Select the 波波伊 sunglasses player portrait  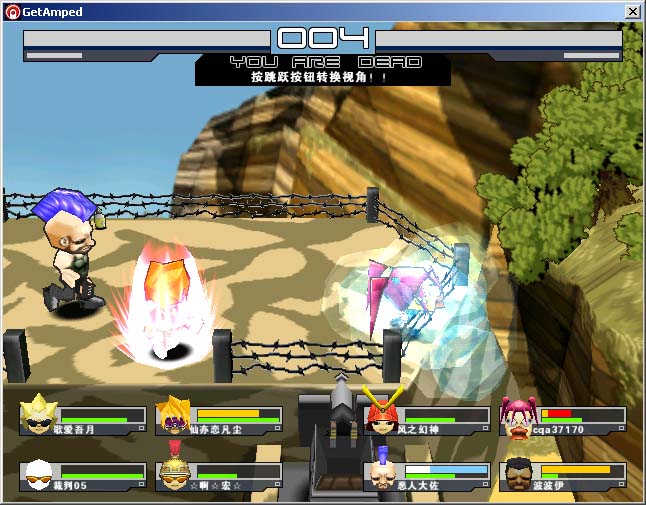[518, 474]
